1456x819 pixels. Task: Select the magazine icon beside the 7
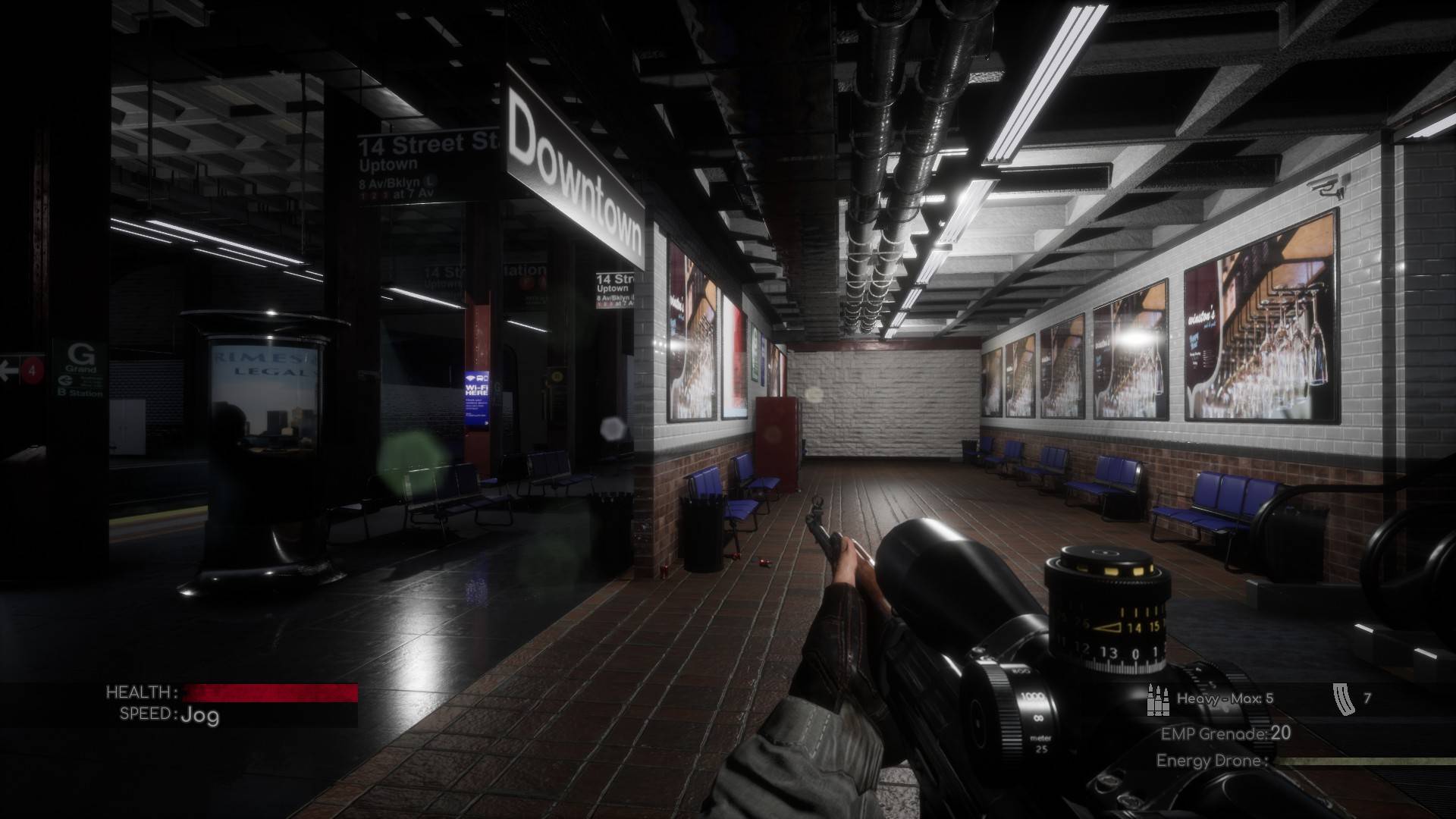tap(1341, 698)
